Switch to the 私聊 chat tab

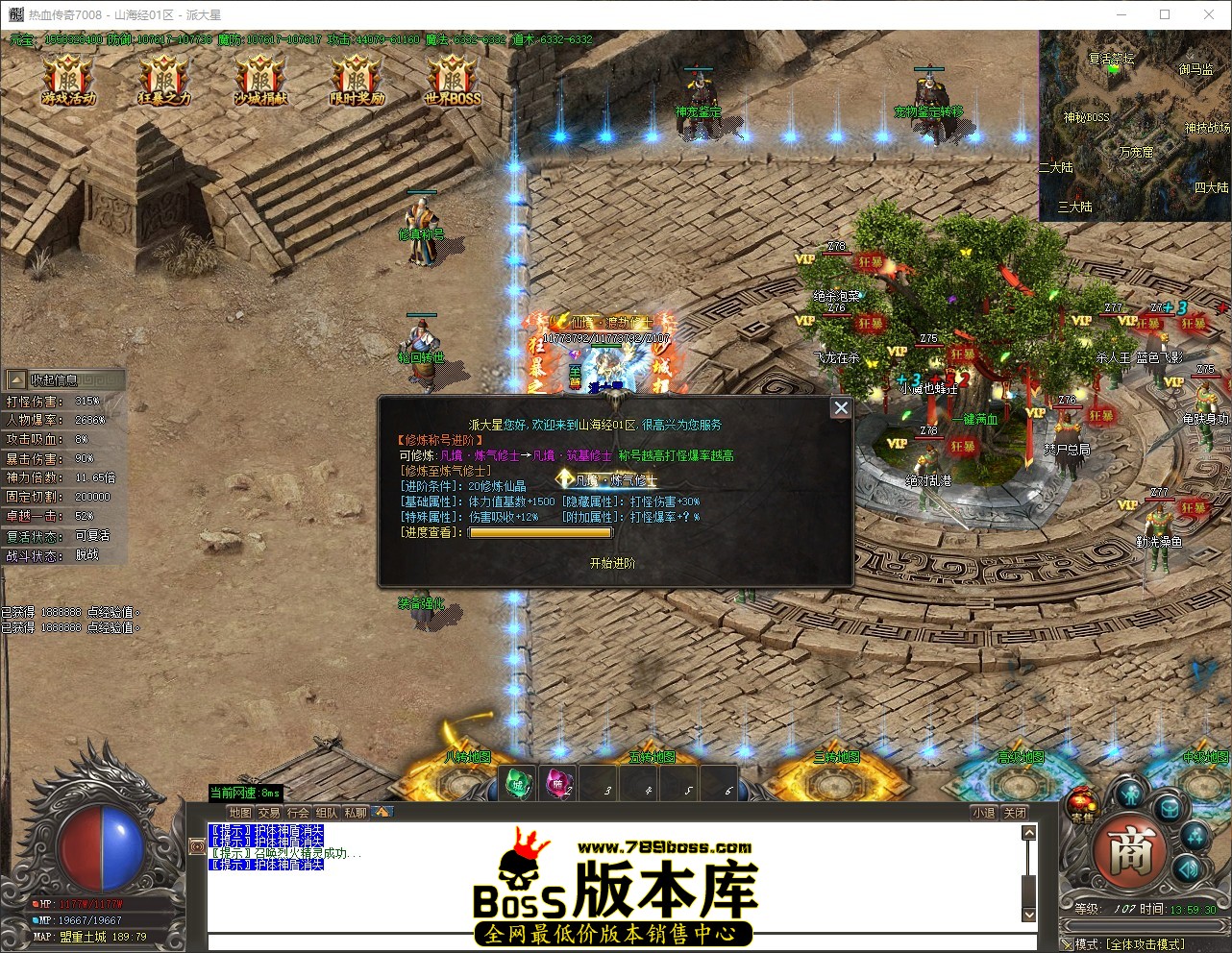[356, 812]
